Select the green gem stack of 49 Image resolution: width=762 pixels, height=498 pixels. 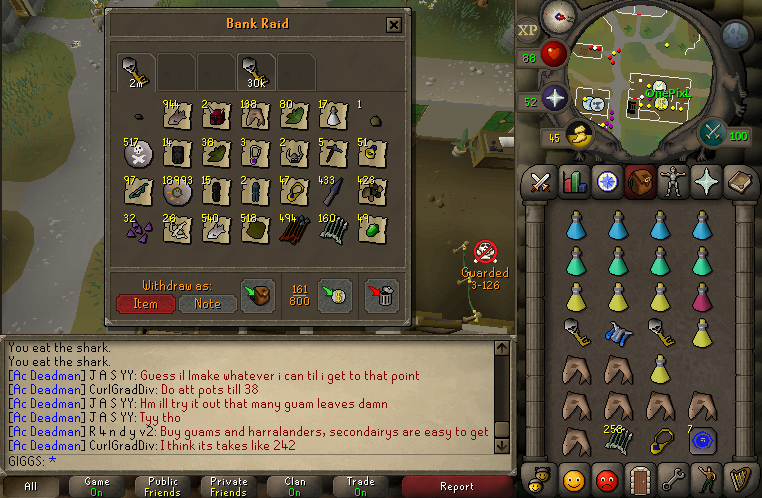[370, 231]
